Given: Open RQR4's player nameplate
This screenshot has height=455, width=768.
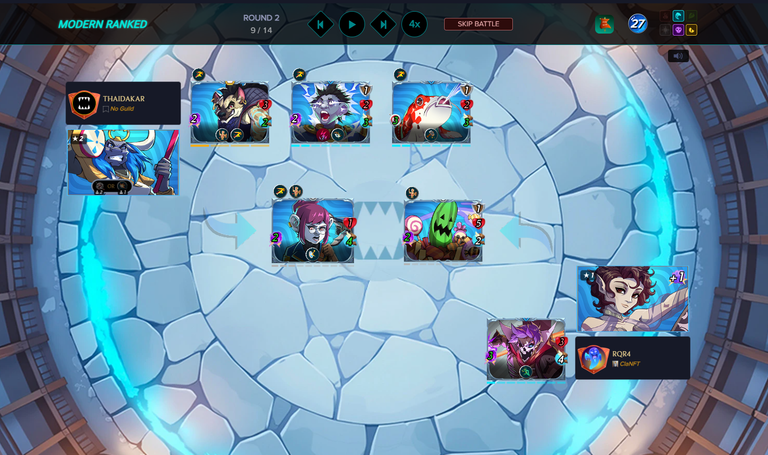Looking at the screenshot, I should 632,358.
